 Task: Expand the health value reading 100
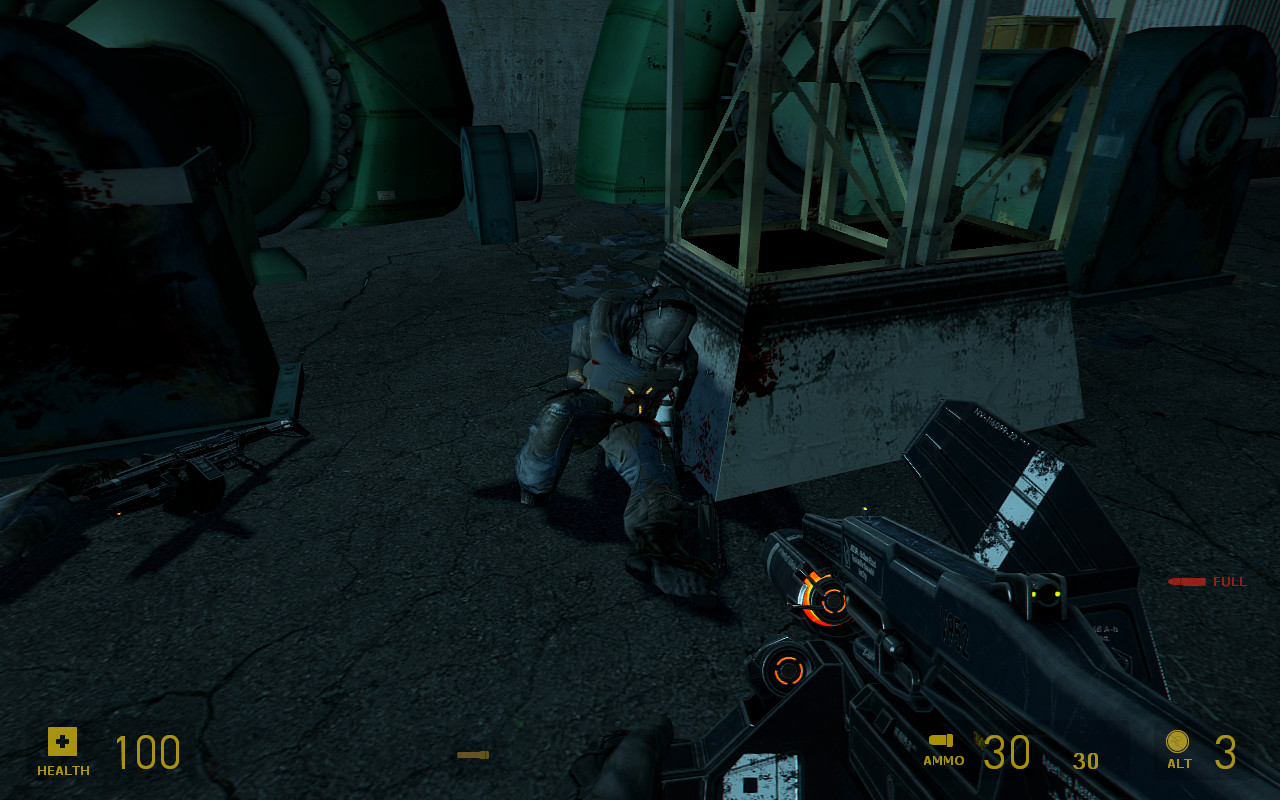(x=146, y=752)
